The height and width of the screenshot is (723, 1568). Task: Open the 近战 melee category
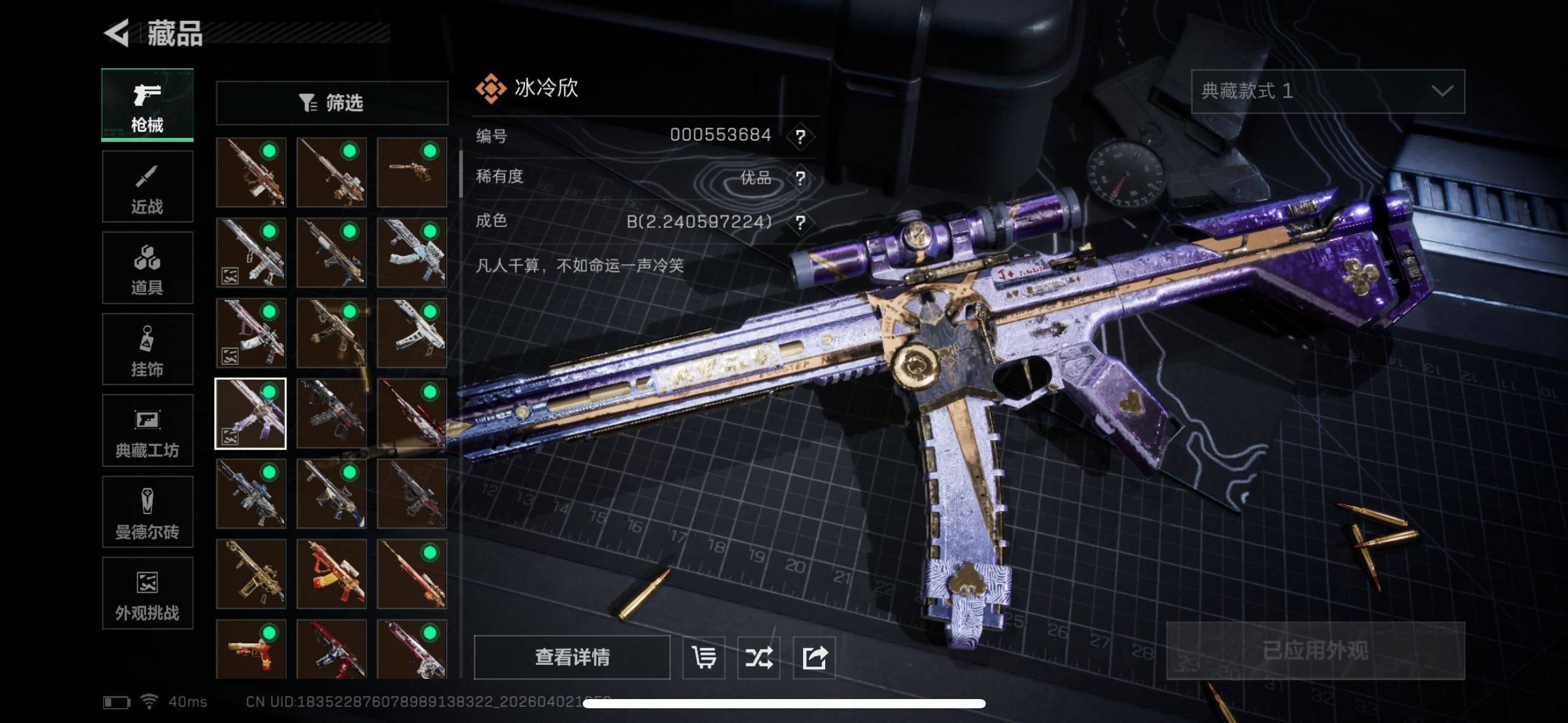point(147,186)
